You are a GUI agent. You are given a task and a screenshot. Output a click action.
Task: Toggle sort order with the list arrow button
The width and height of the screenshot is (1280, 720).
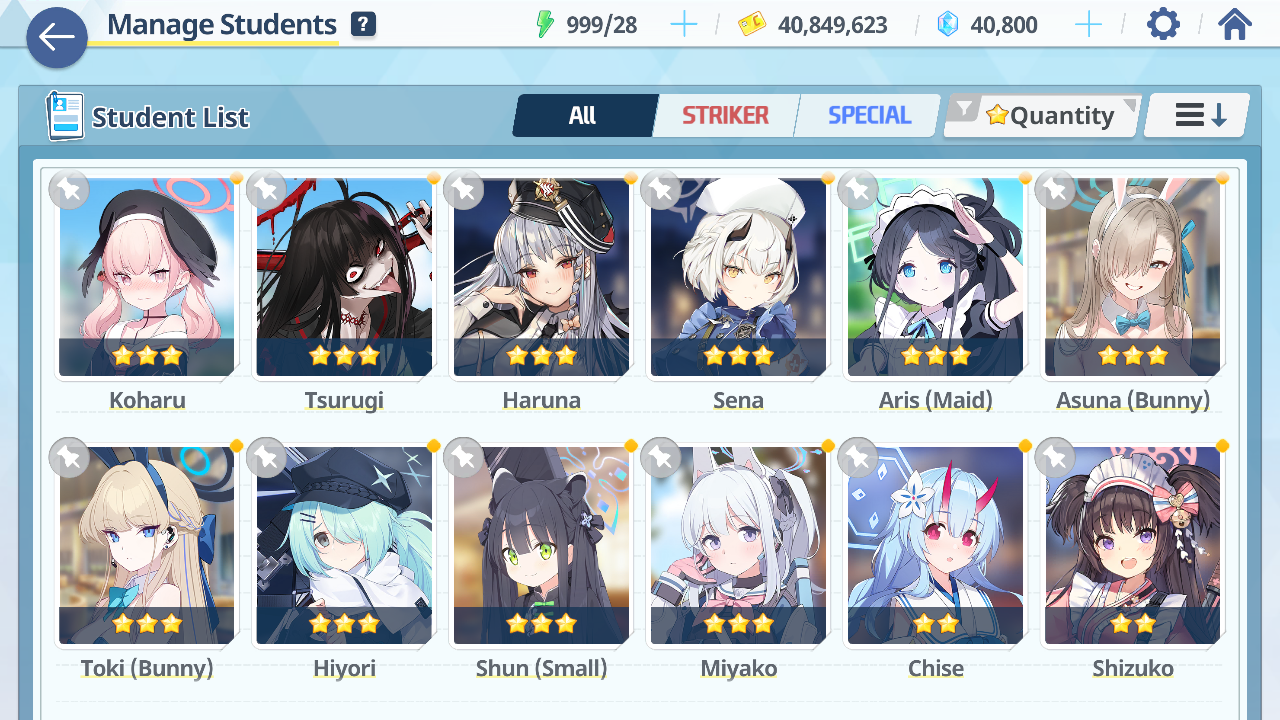(1194, 114)
